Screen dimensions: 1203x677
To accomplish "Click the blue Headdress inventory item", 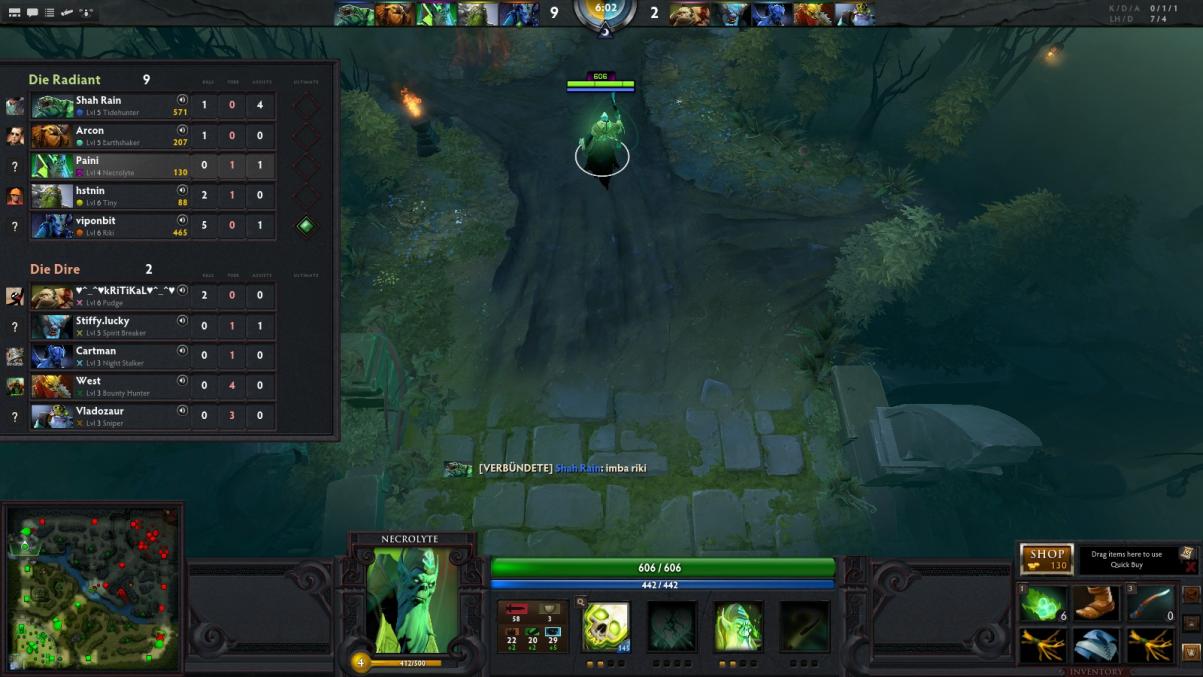I will click(x=1096, y=645).
